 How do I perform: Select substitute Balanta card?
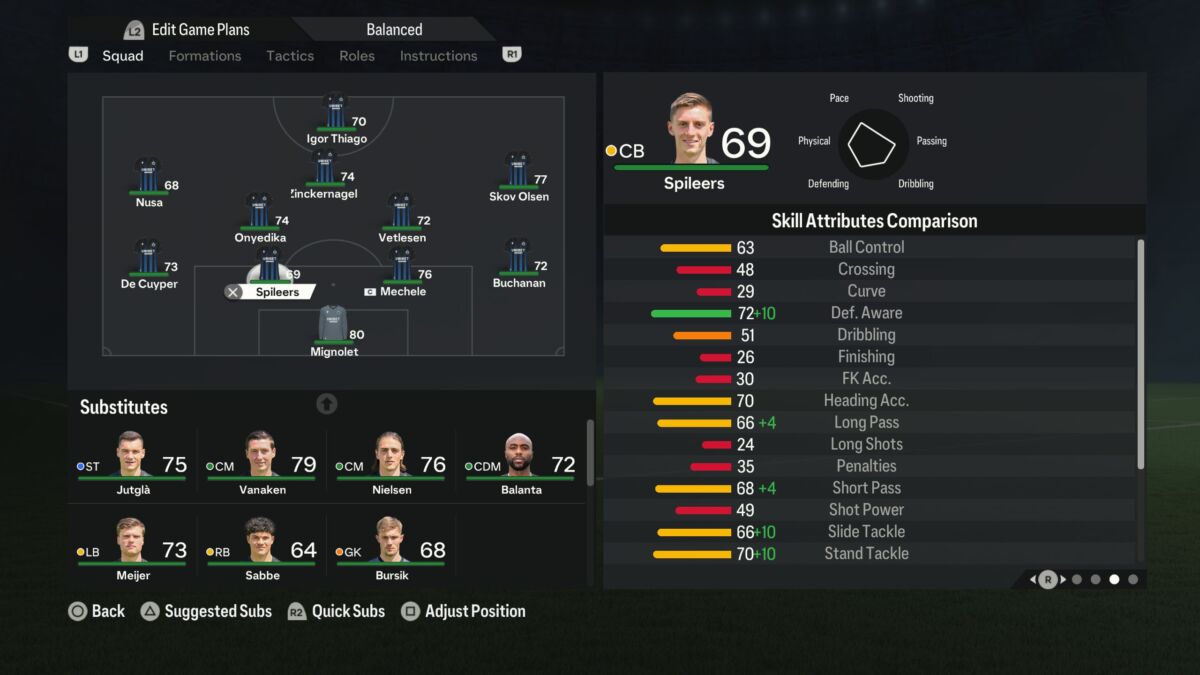pos(520,464)
